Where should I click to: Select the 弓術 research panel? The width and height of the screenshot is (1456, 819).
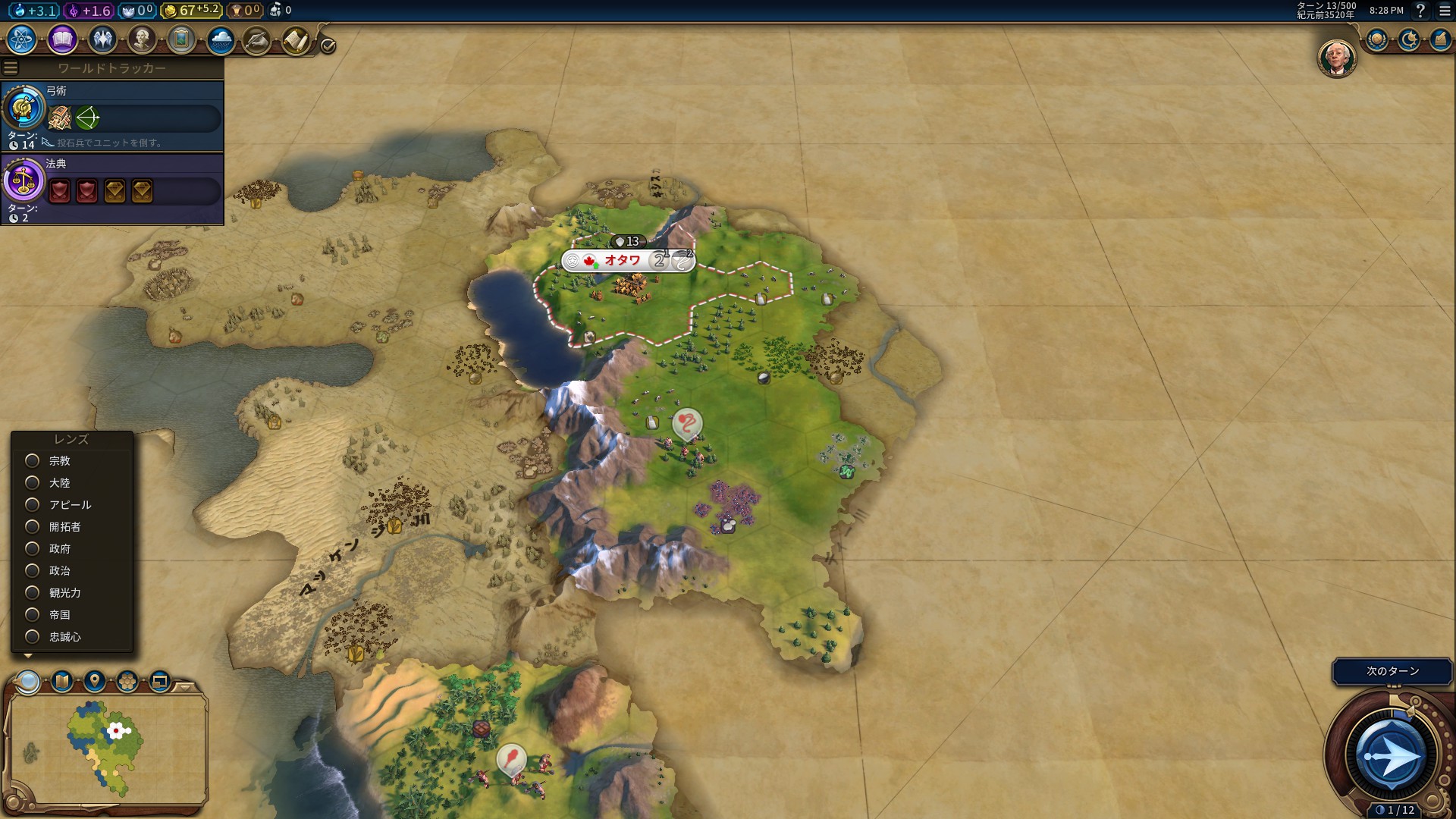pyautogui.click(x=112, y=115)
